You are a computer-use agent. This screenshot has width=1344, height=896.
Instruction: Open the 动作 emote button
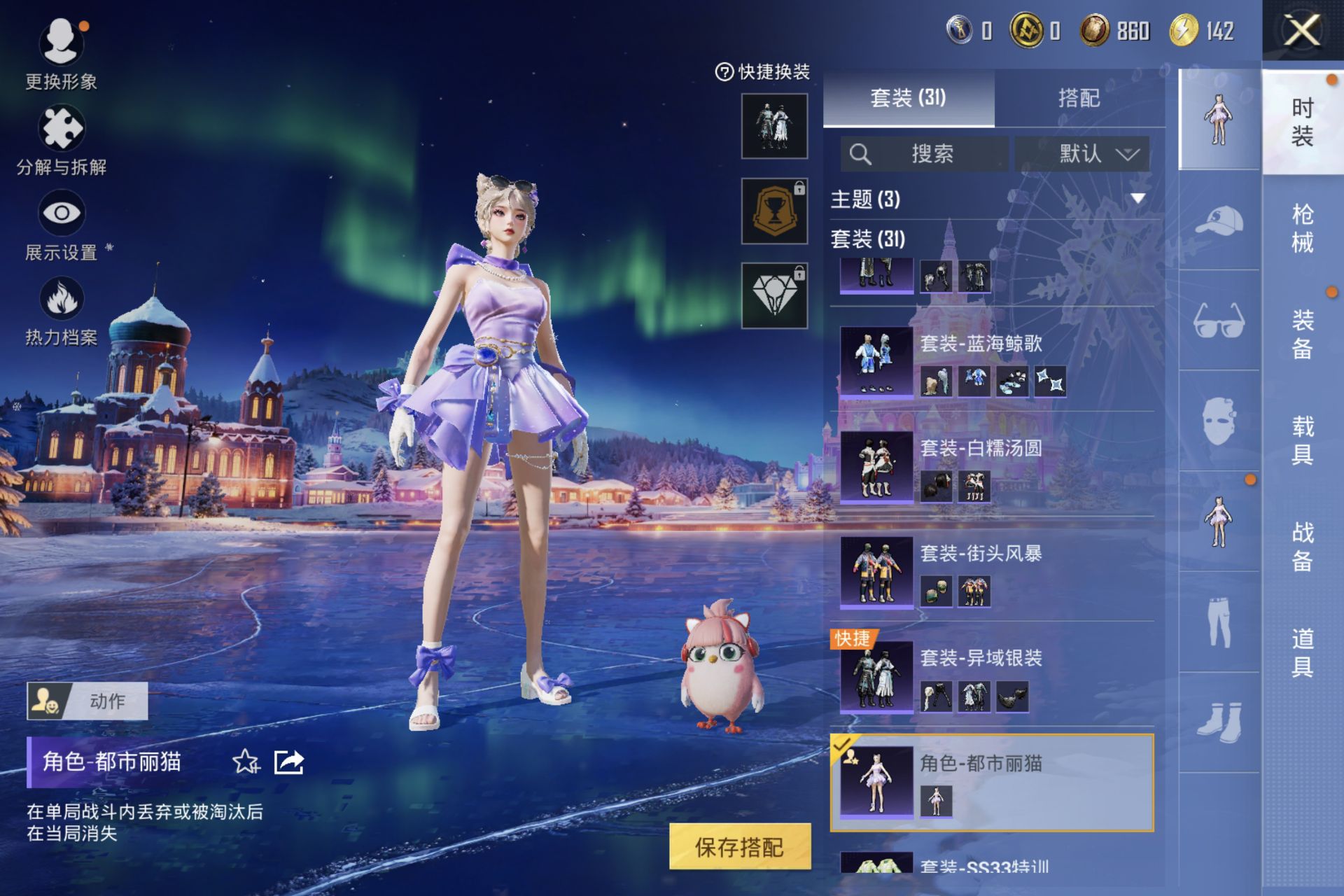pos(87,701)
